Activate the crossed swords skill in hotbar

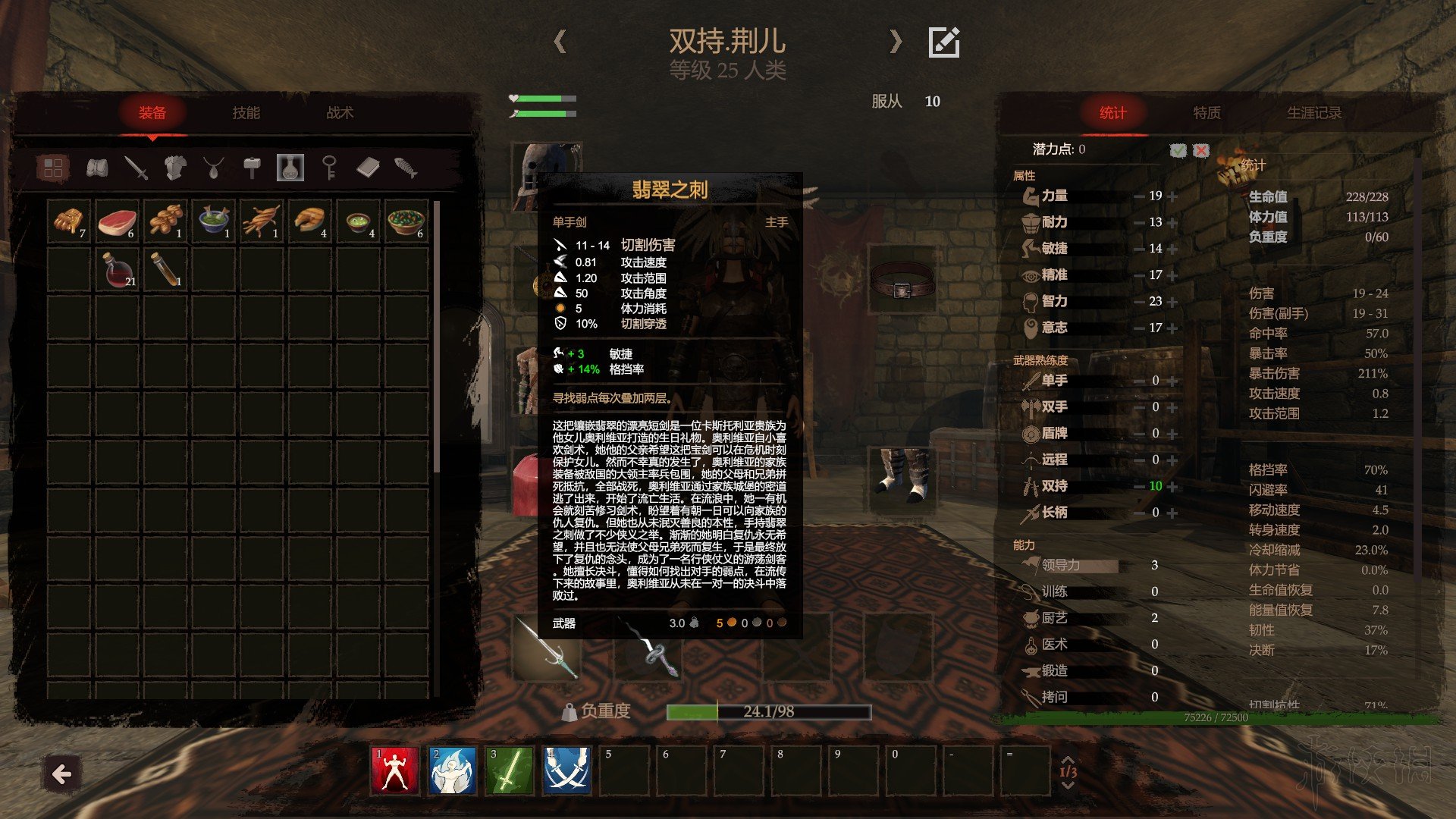tap(566, 770)
